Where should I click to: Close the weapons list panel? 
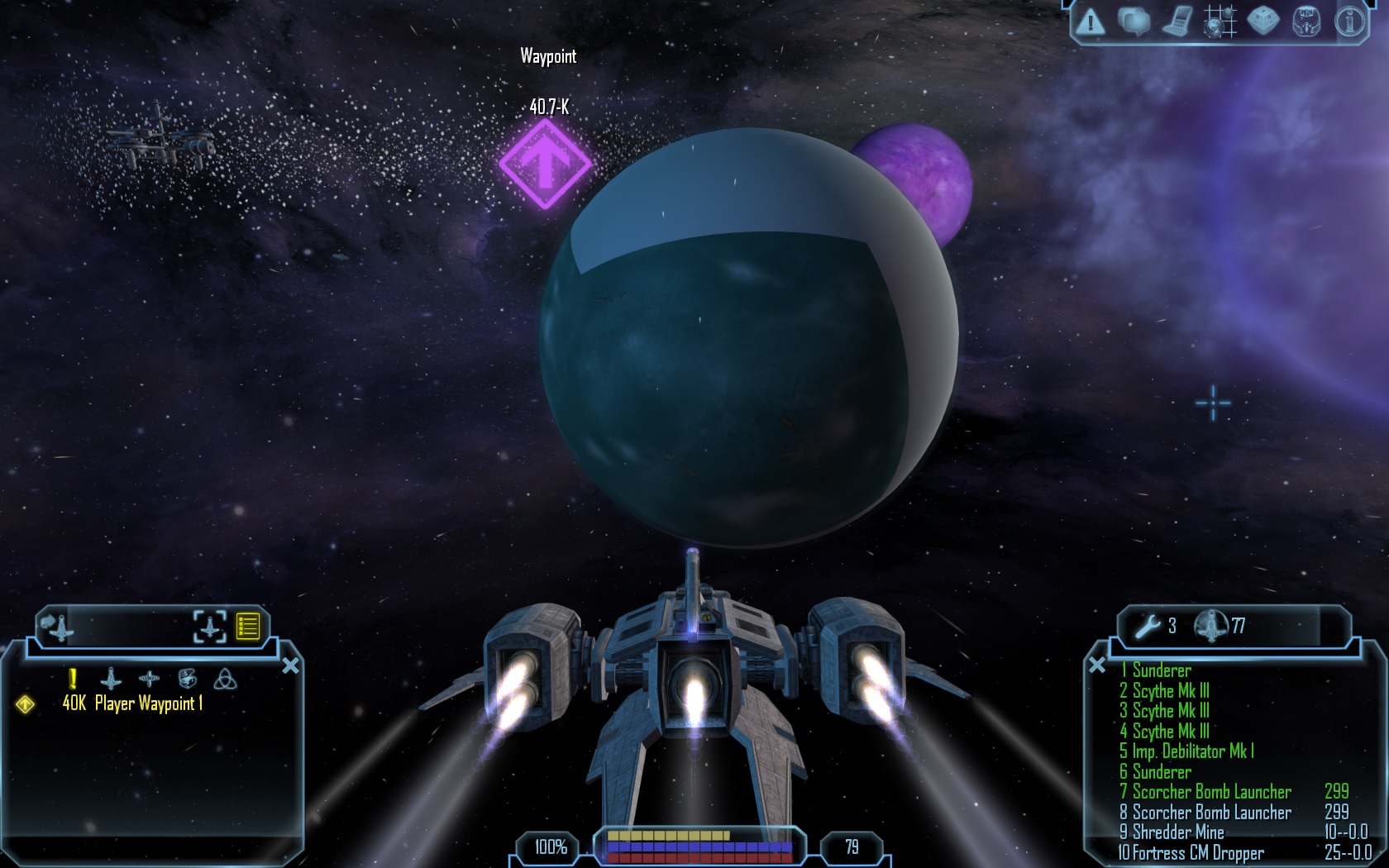pos(1097,665)
